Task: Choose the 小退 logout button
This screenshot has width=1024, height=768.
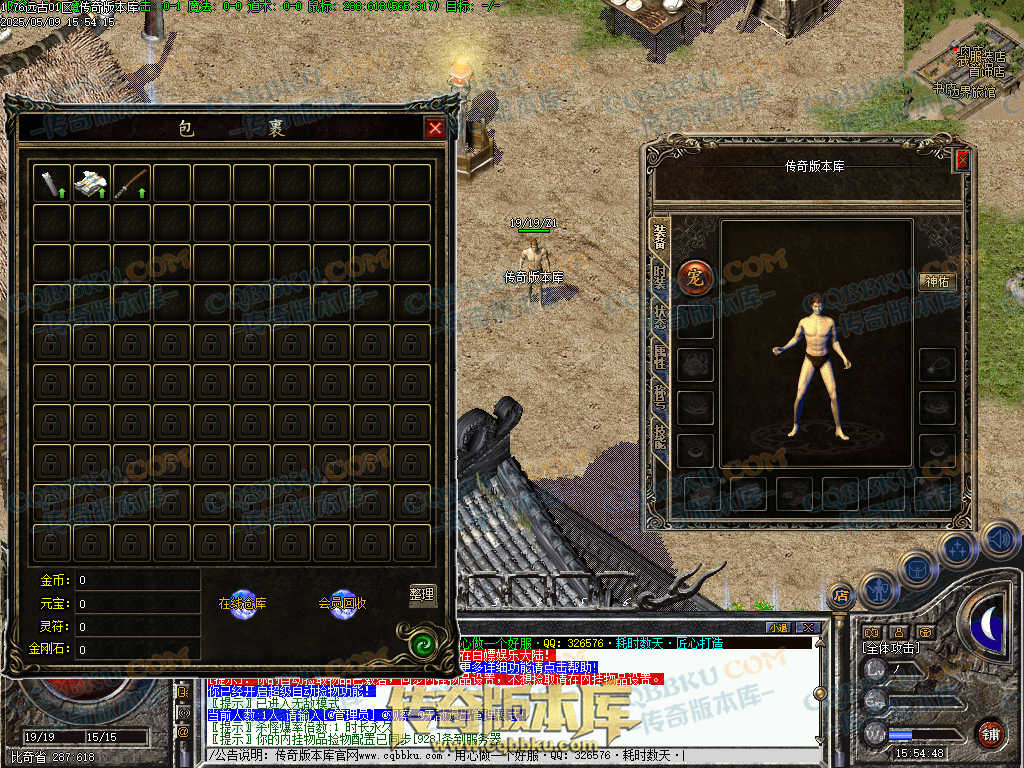Action: 778,627
